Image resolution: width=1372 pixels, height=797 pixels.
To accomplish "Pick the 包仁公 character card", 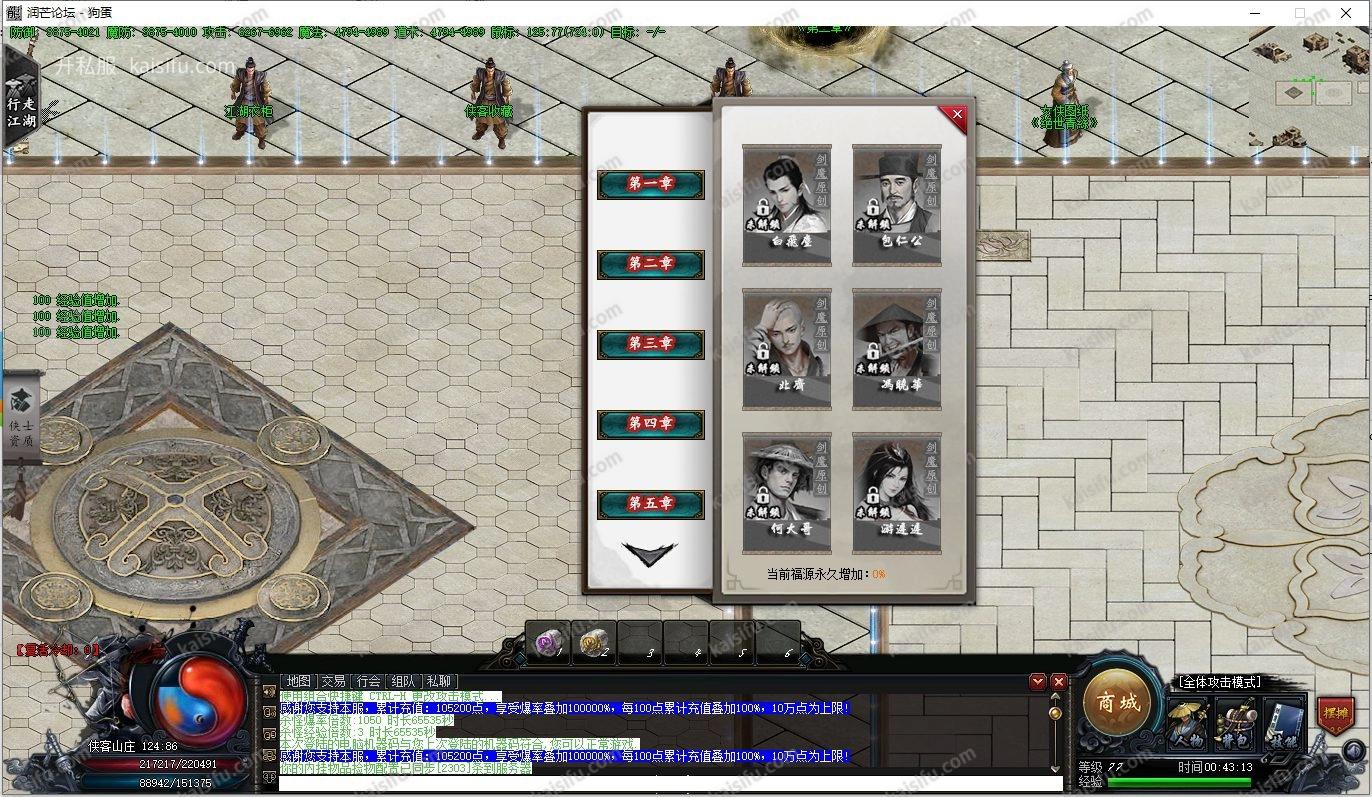I will tap(896, 205).
